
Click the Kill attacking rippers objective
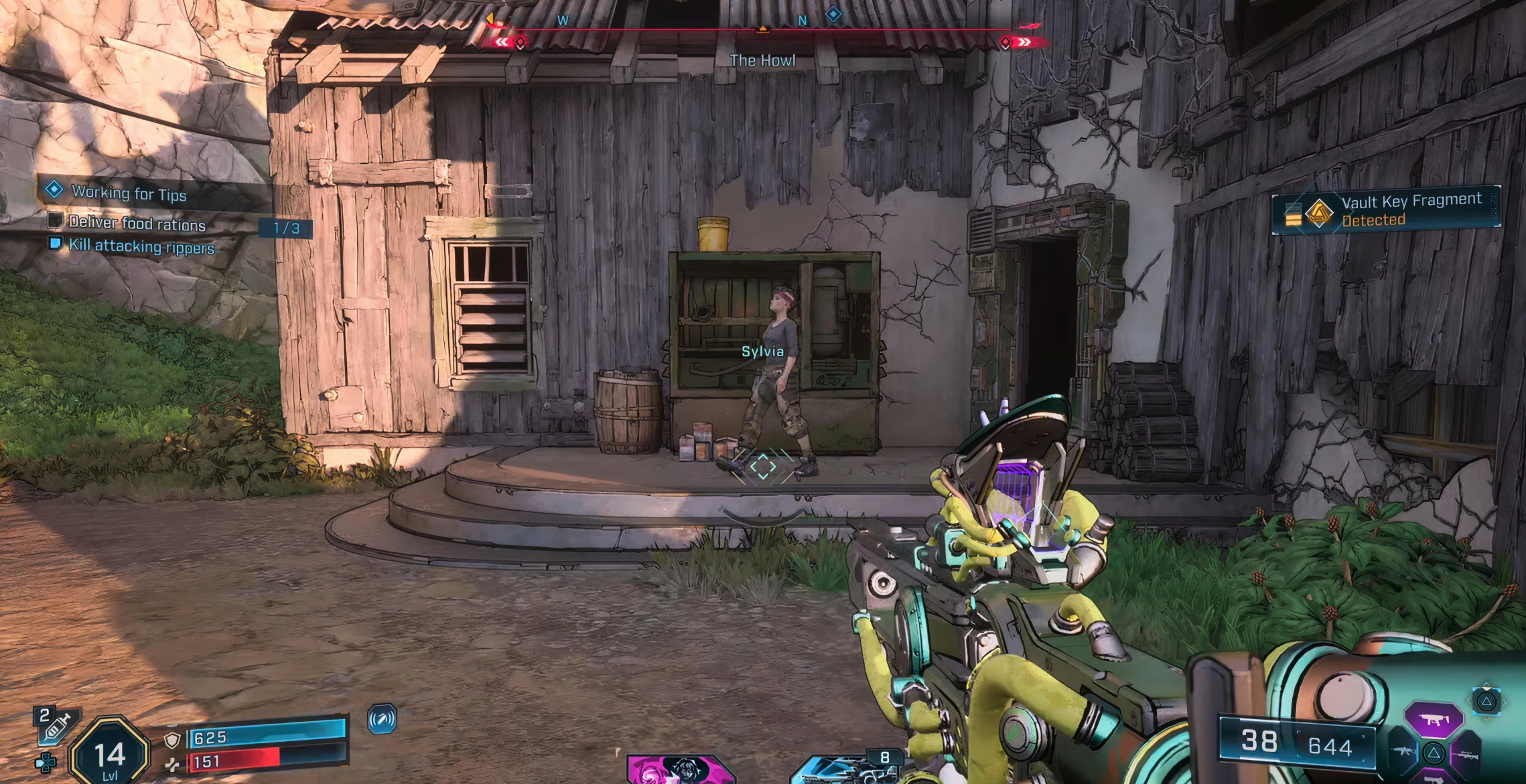[x=141, y=246]
